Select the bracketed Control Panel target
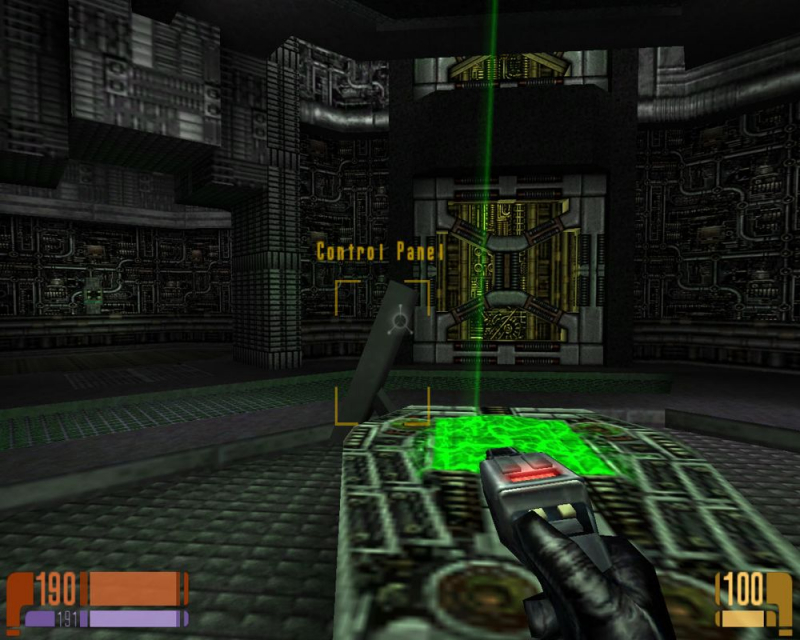800x640 pixels. point(382,352)
